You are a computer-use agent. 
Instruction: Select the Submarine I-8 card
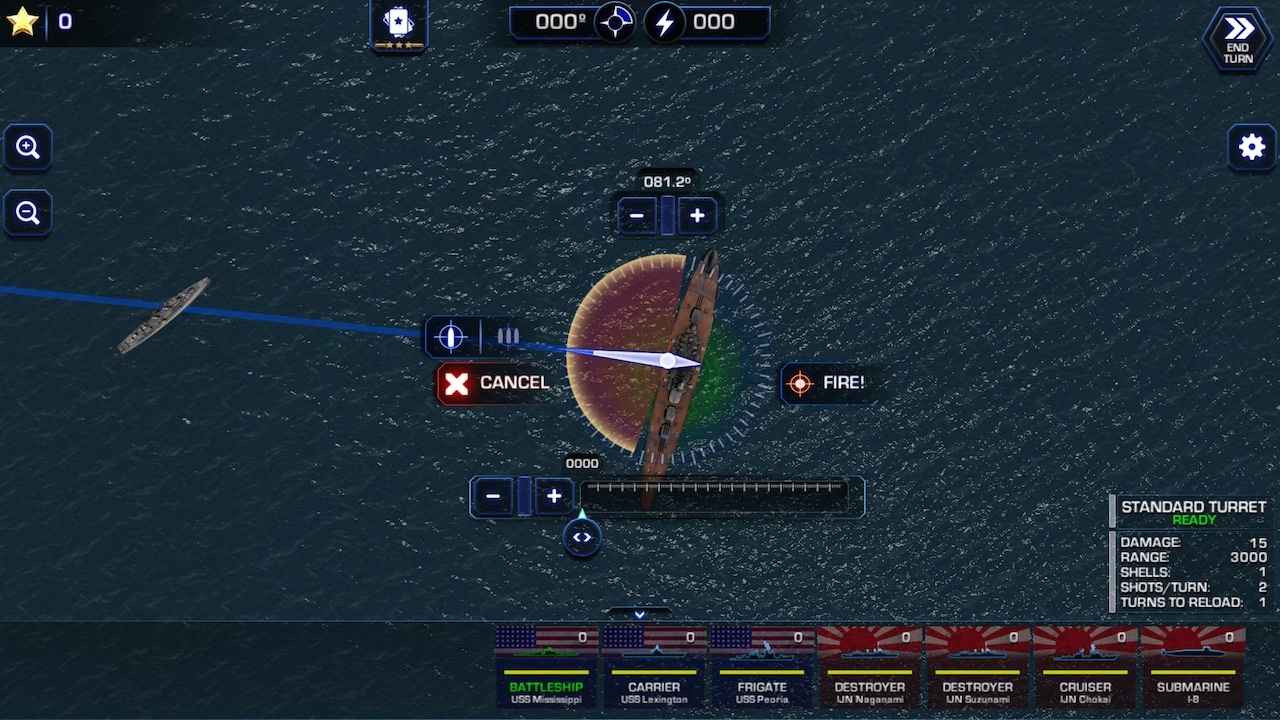click(1193, 666)
